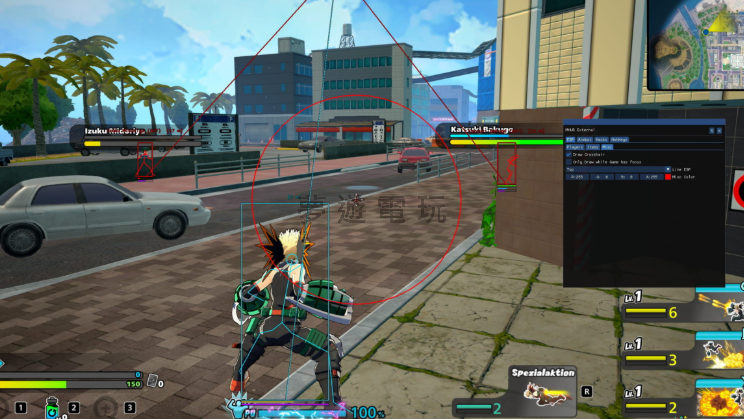Image resolution: width=744 pixels, height=419 pixels.
Task: Close the MHUR External overlay window
Action: point(719,130)
